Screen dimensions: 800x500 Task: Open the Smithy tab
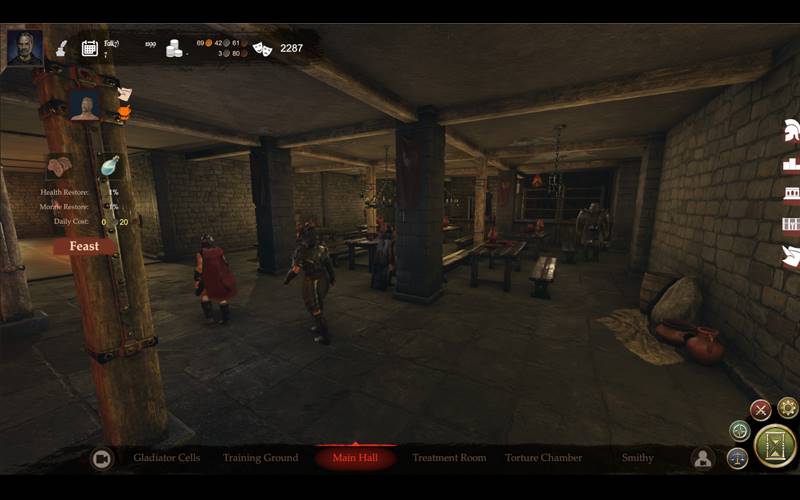click(x=637, y=458)
